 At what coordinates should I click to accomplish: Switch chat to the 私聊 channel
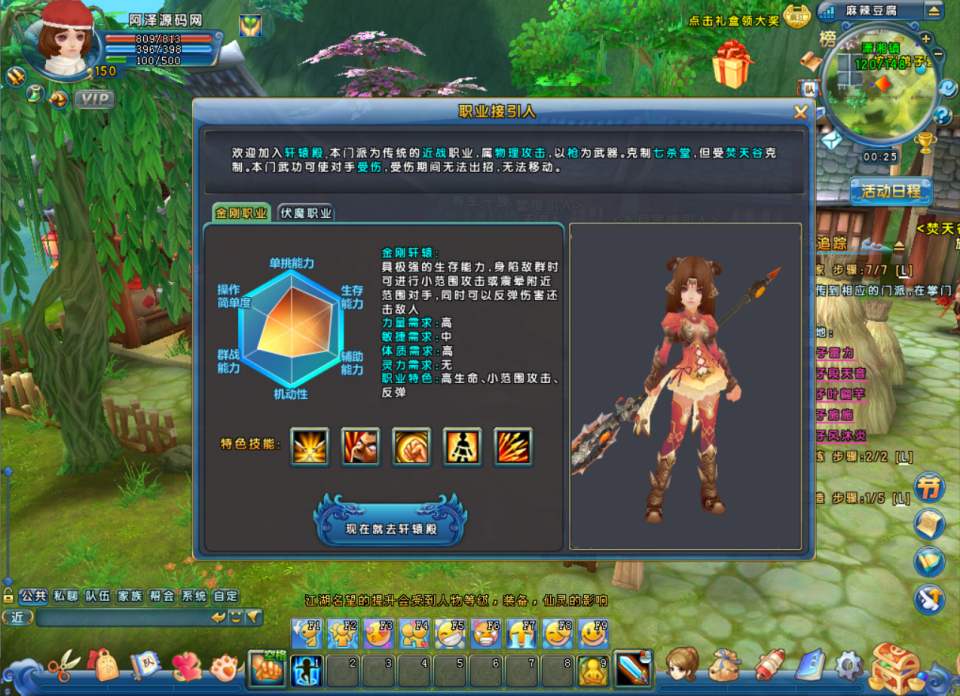click(66, 595)
